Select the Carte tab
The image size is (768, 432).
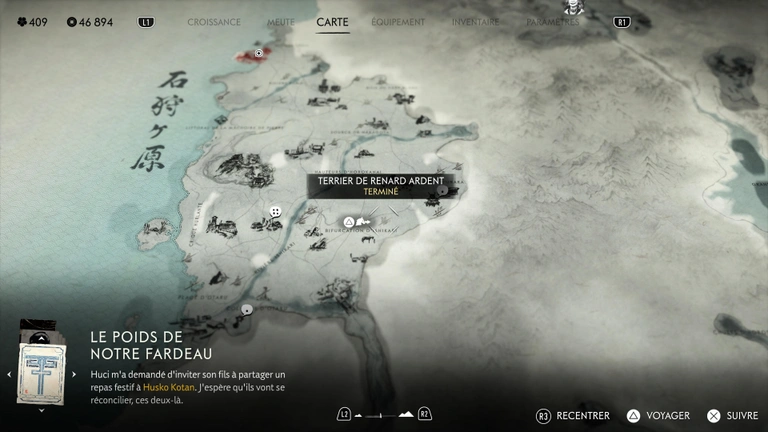pyautogui.click(x=332, y=22)
